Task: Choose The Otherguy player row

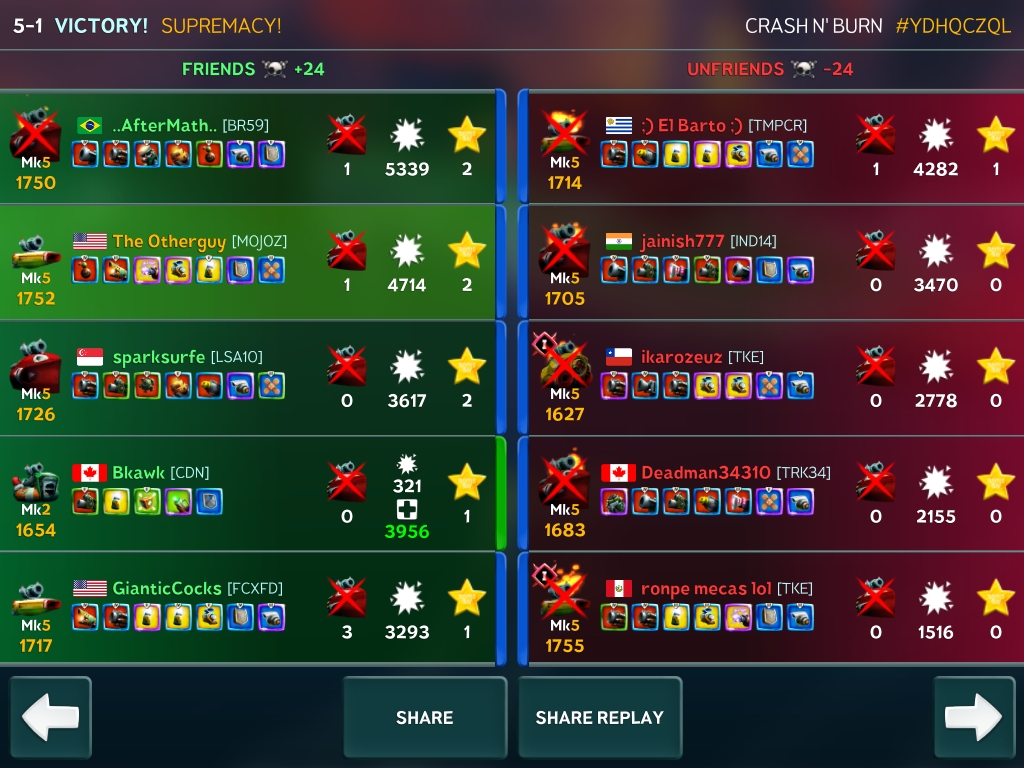Action: tap(250, 262)
